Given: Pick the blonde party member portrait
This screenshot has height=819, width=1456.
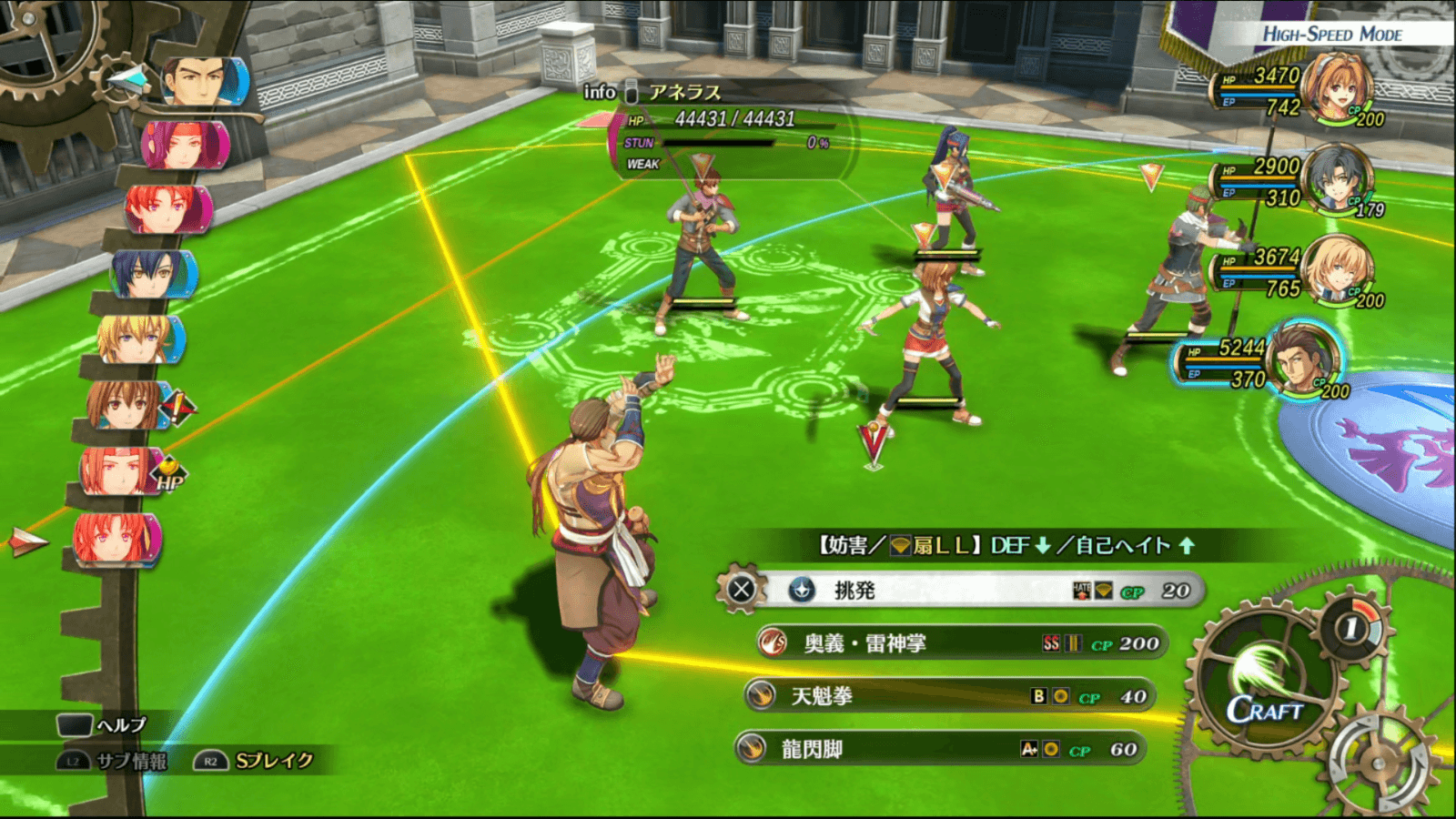Looking at the screenshot, I should [1336, 268].
